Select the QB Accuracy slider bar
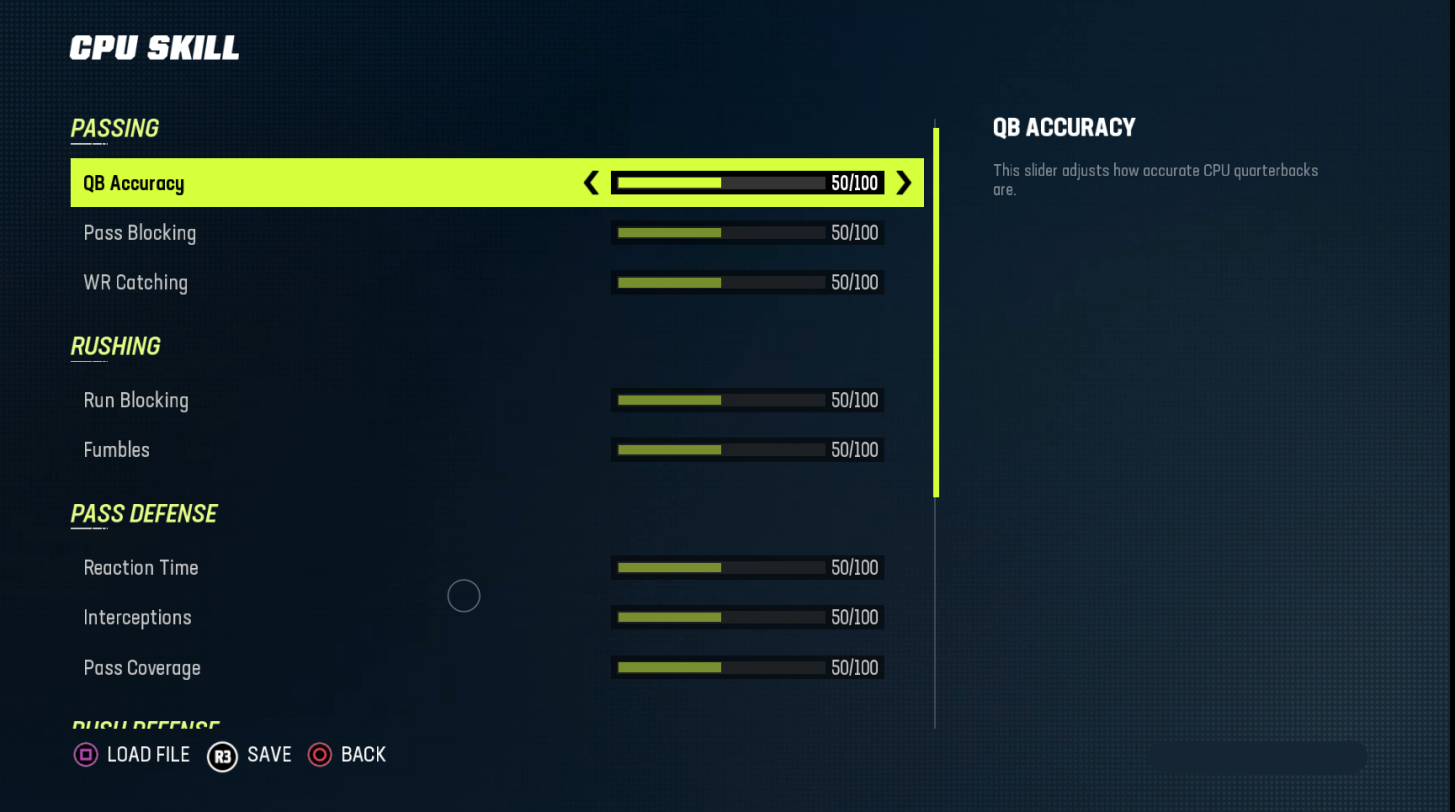The width and height of the screenshot is (1455, 812). (747, 183)
